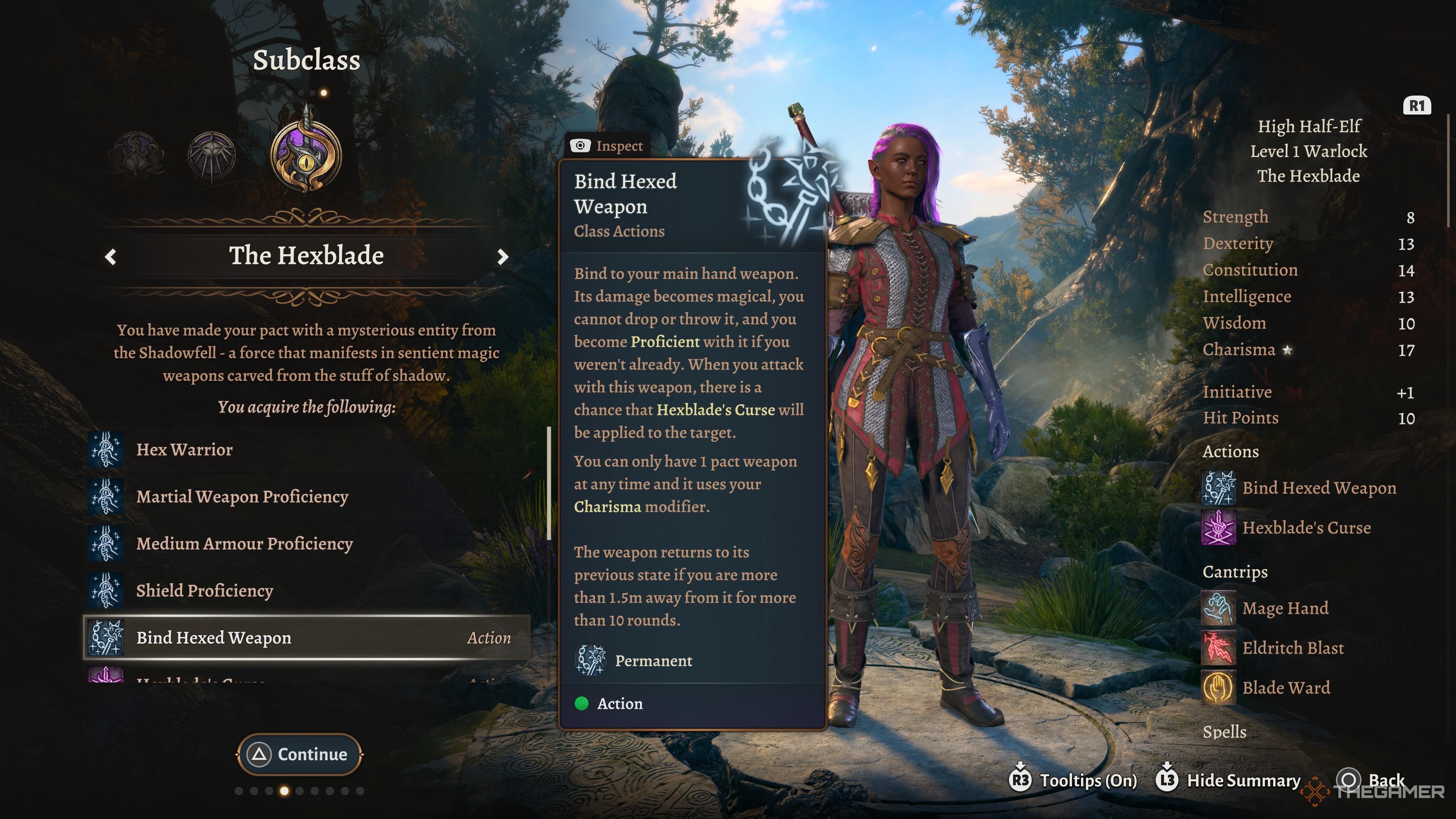The width and height of the screenshot is (1456, 819).
Task: Go to the previous subclass with left arrow
Action: point(111,257)
